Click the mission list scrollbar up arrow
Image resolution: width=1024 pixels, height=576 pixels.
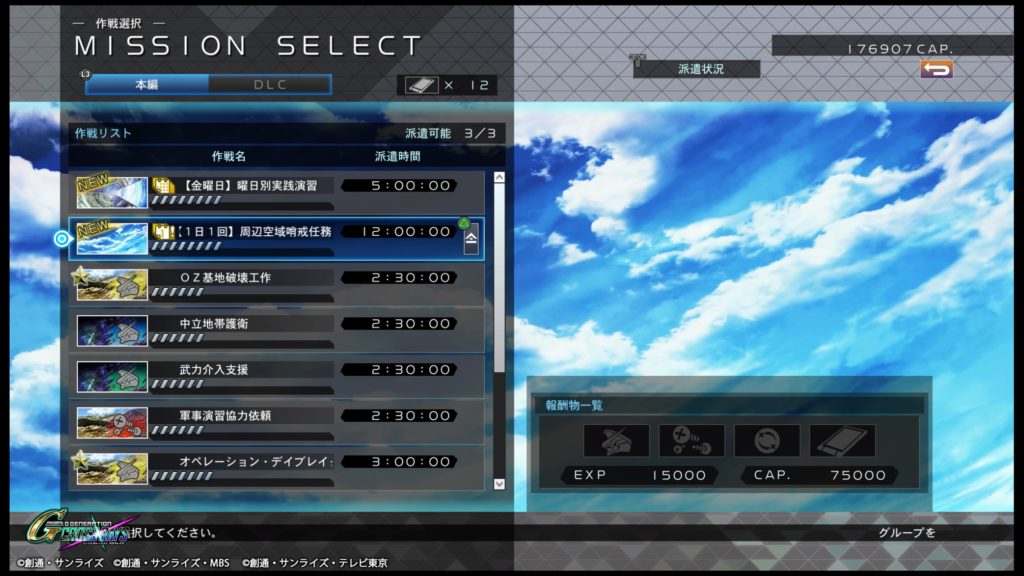500,178
